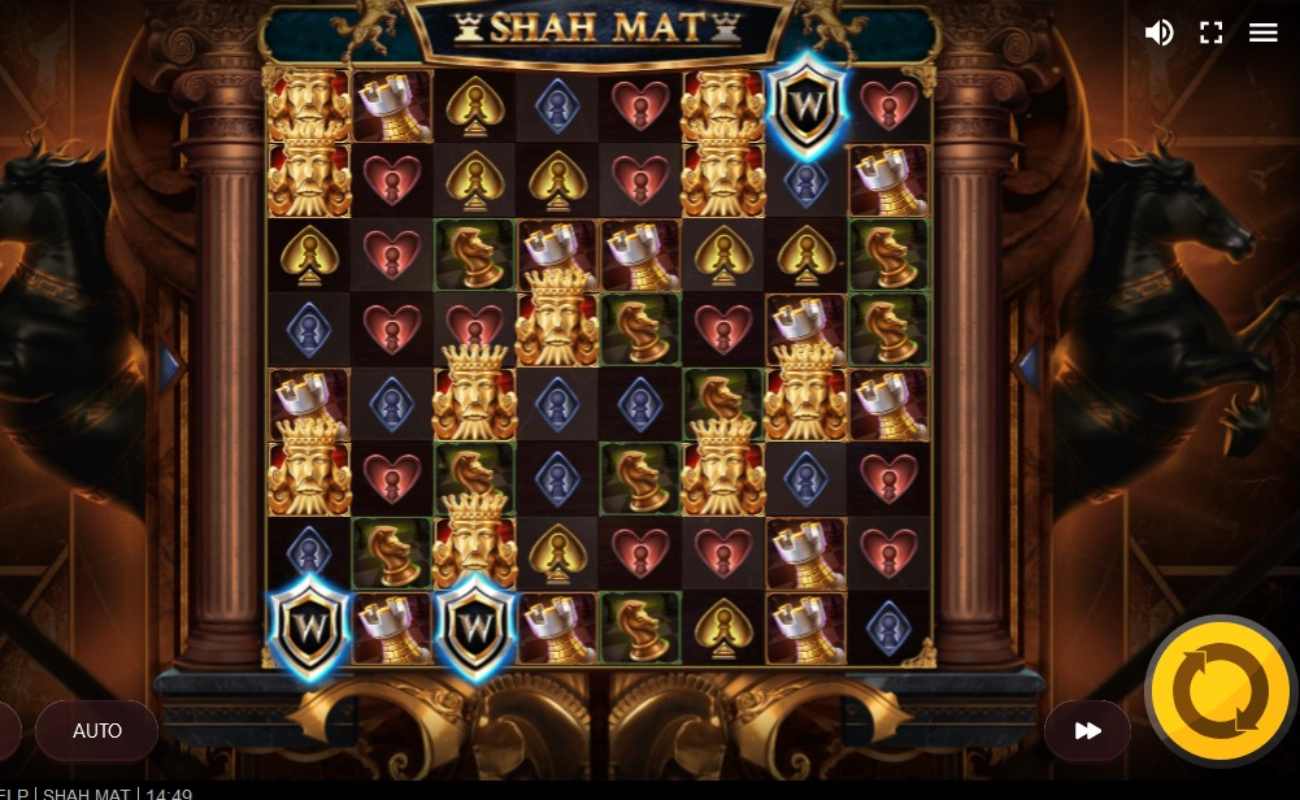
Task: Select the green Knight symbol on the right edge
Action: (x=889, y=255)
